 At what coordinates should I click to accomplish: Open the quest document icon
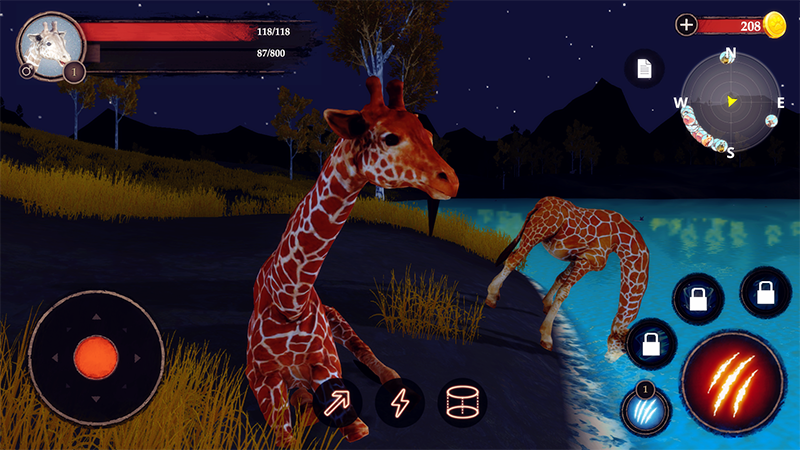click(644, 69)
